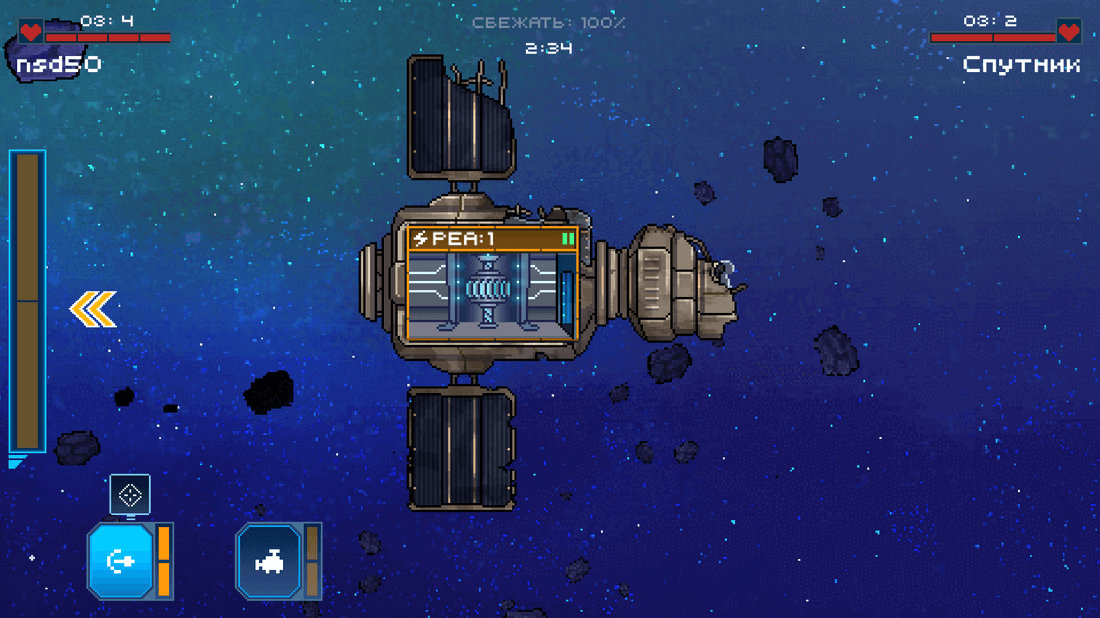The image size is (1100, 618).
Task: Click the double chevron arrow to switch view
Action: coord(93,309)
